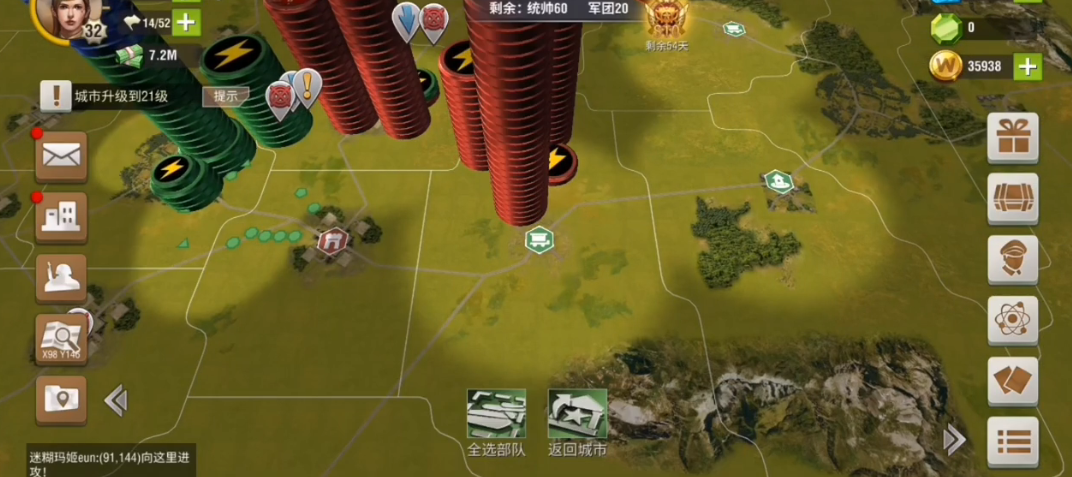Open the atom research menu
The width and height of the screenshot is (1072, 477).
[x=1012, y=320]
